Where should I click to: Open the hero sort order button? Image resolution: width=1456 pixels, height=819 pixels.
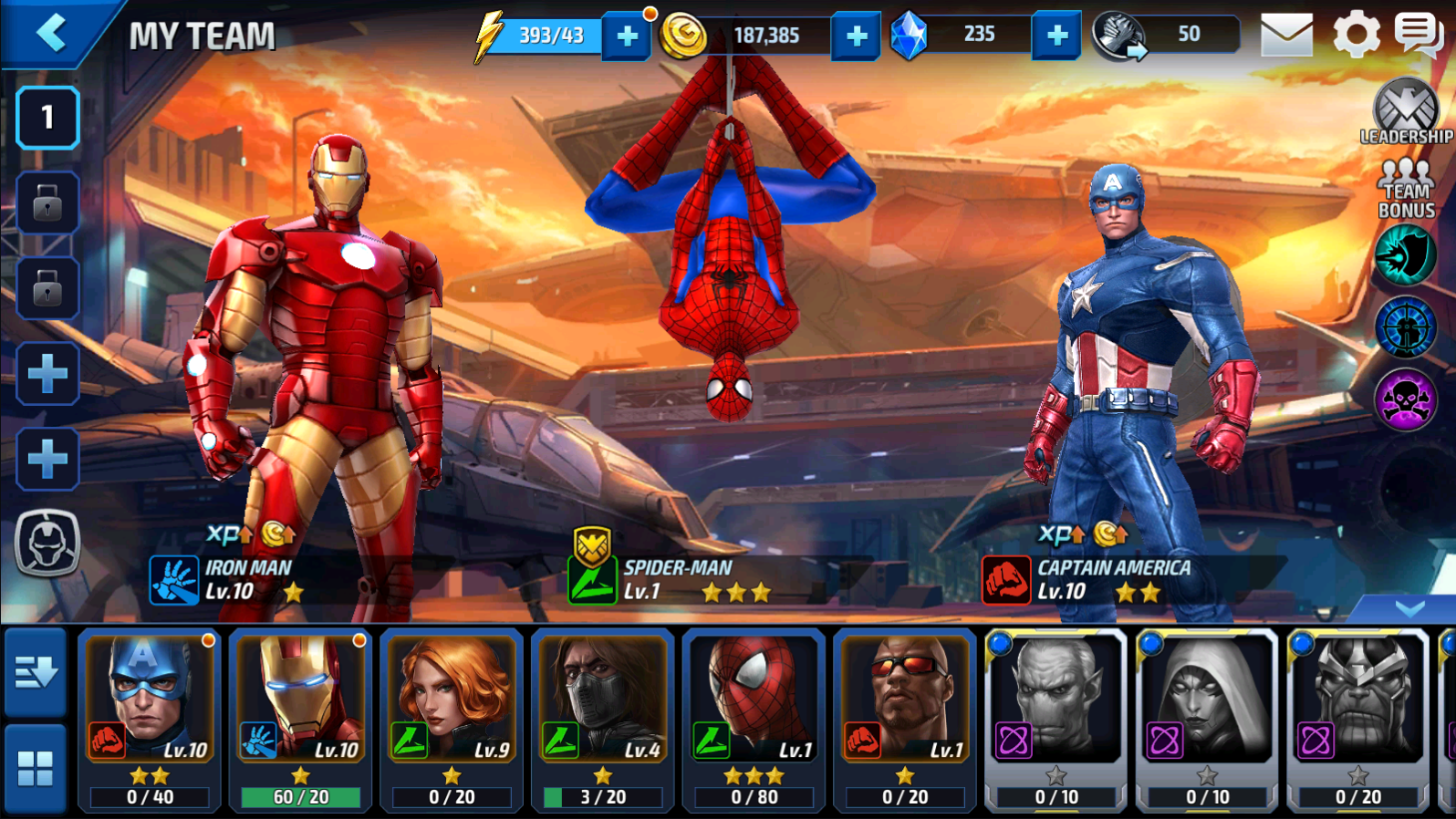[36, 673]
